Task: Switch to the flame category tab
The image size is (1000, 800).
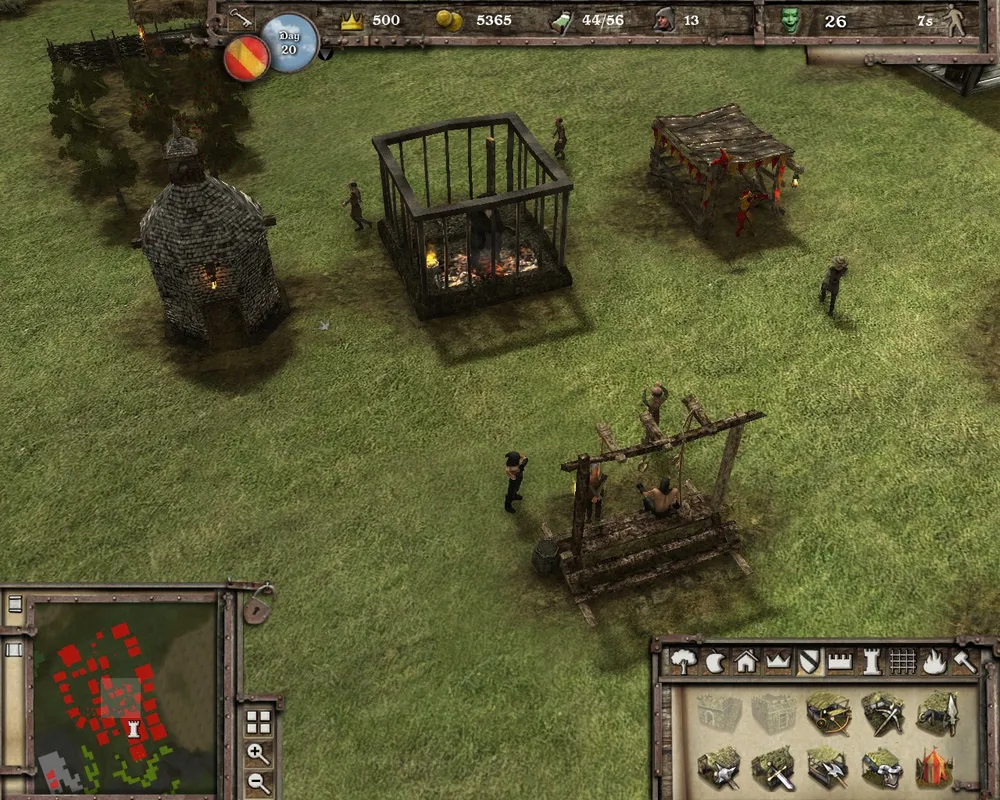Action: click(x=932, y=660)
